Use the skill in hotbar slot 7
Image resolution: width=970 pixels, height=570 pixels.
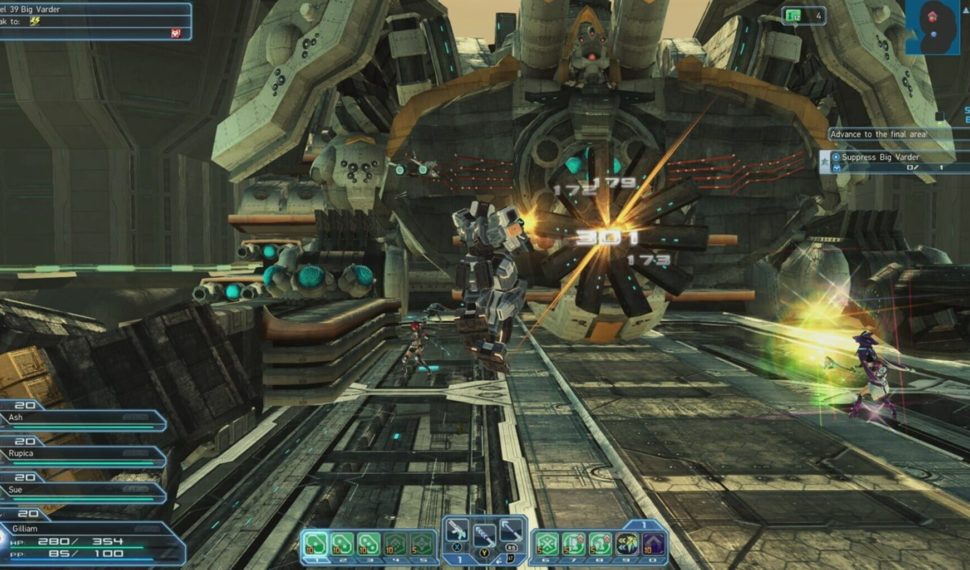573,544
